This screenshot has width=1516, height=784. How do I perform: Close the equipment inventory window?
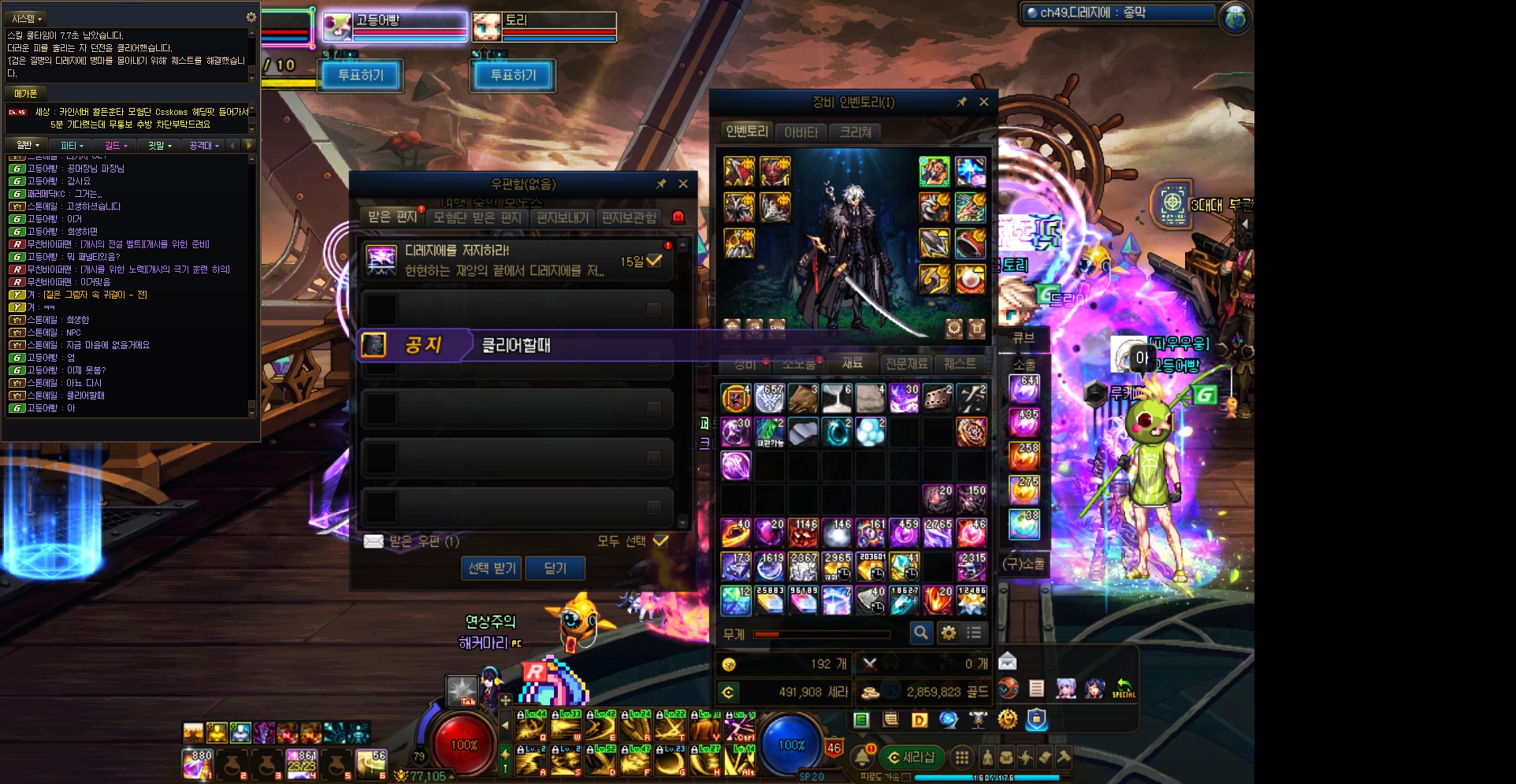983,102
